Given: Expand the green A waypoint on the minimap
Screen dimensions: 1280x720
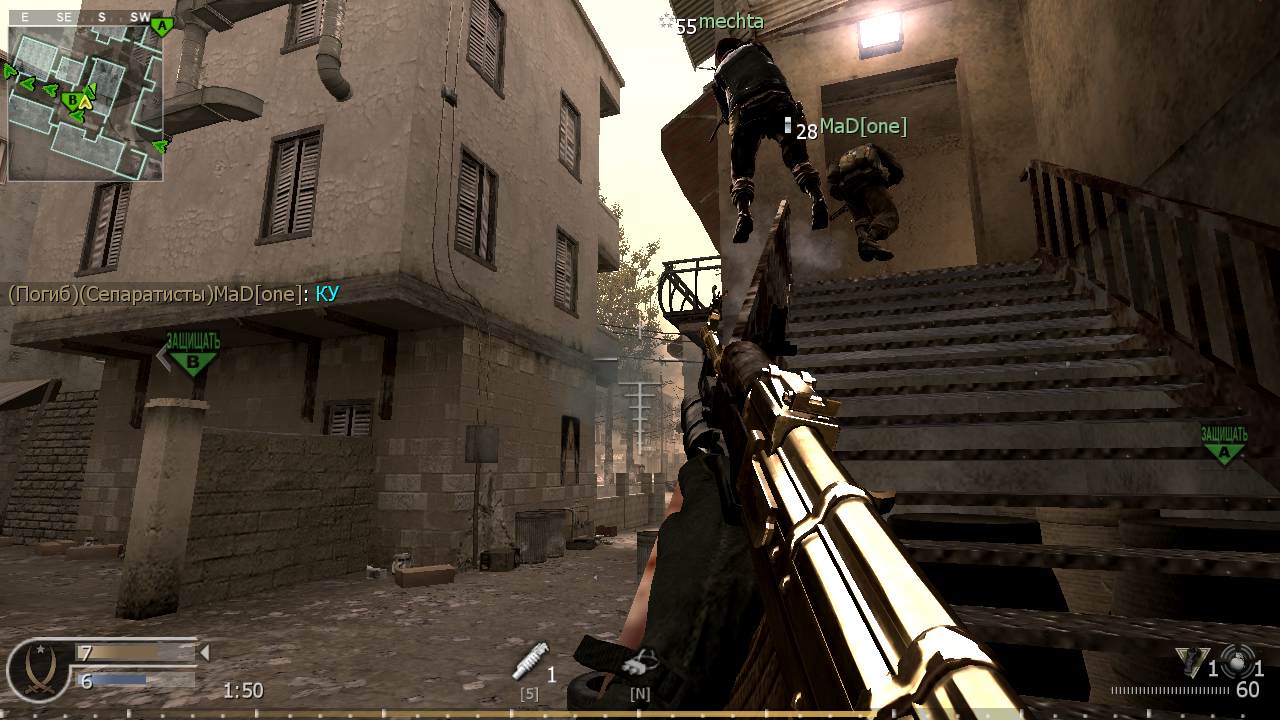Looking at the screenshot, I should tap(161, 25).
